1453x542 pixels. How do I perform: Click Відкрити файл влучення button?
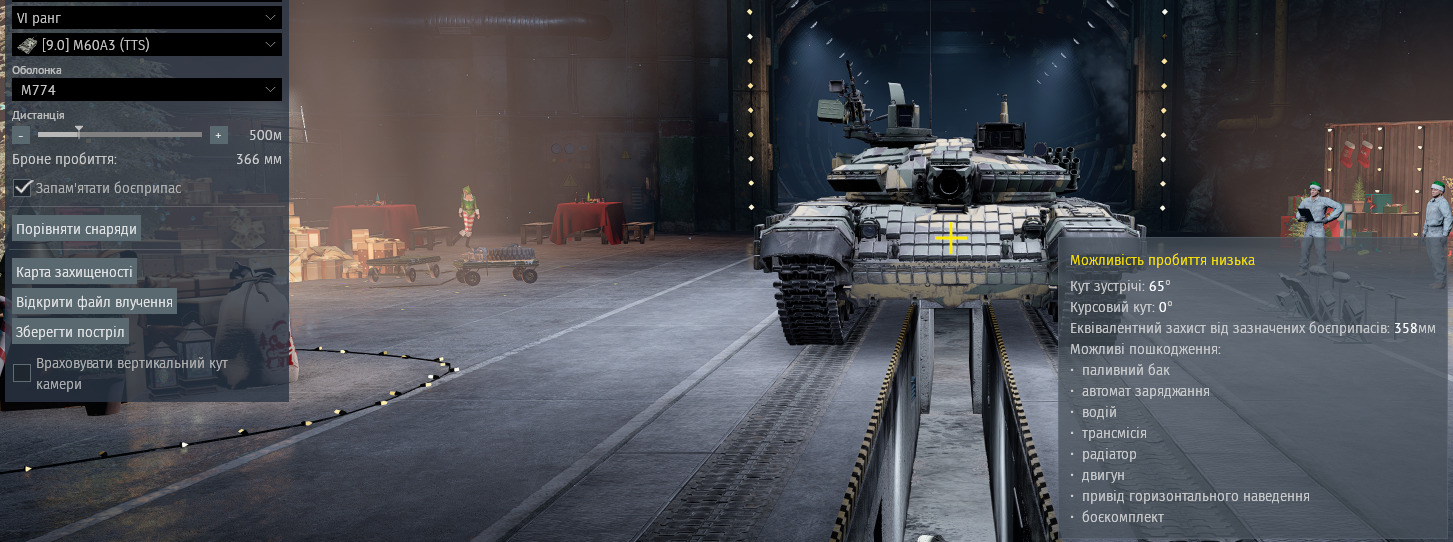pos(95,302)
